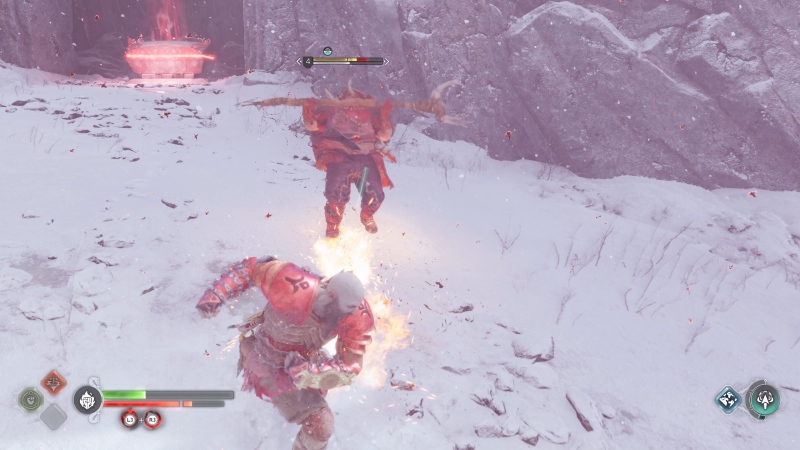Viewport: 800px width, 450px height.
Task: Click the flaming Spartan Rage emblem
Action: pyautogui.click(x=87, y=399)
